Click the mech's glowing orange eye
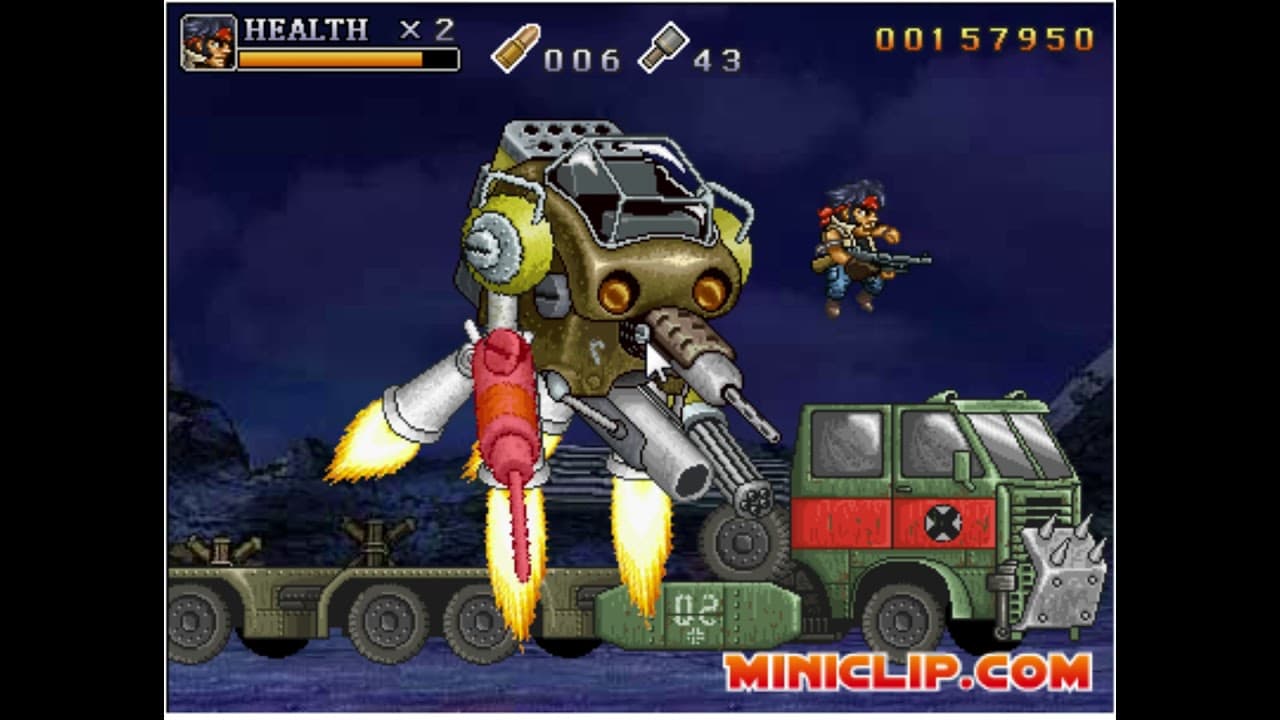 pos(615,293)
